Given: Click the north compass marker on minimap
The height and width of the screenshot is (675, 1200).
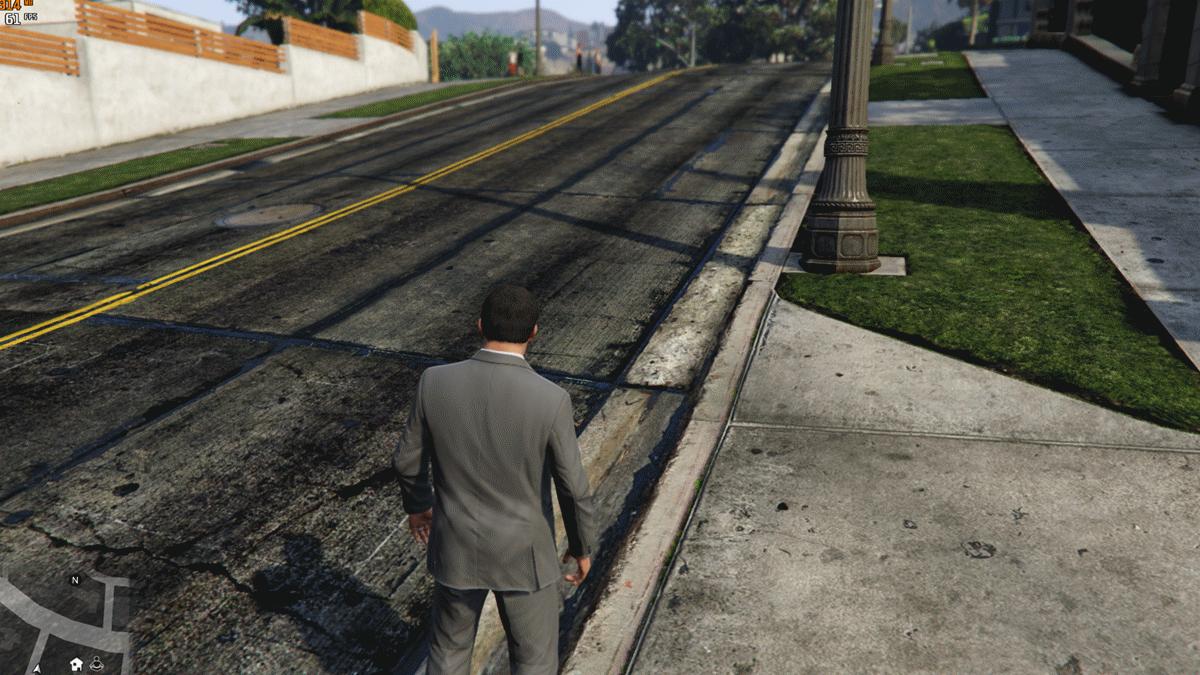Looking at the screenshot, I should (74, 580).
